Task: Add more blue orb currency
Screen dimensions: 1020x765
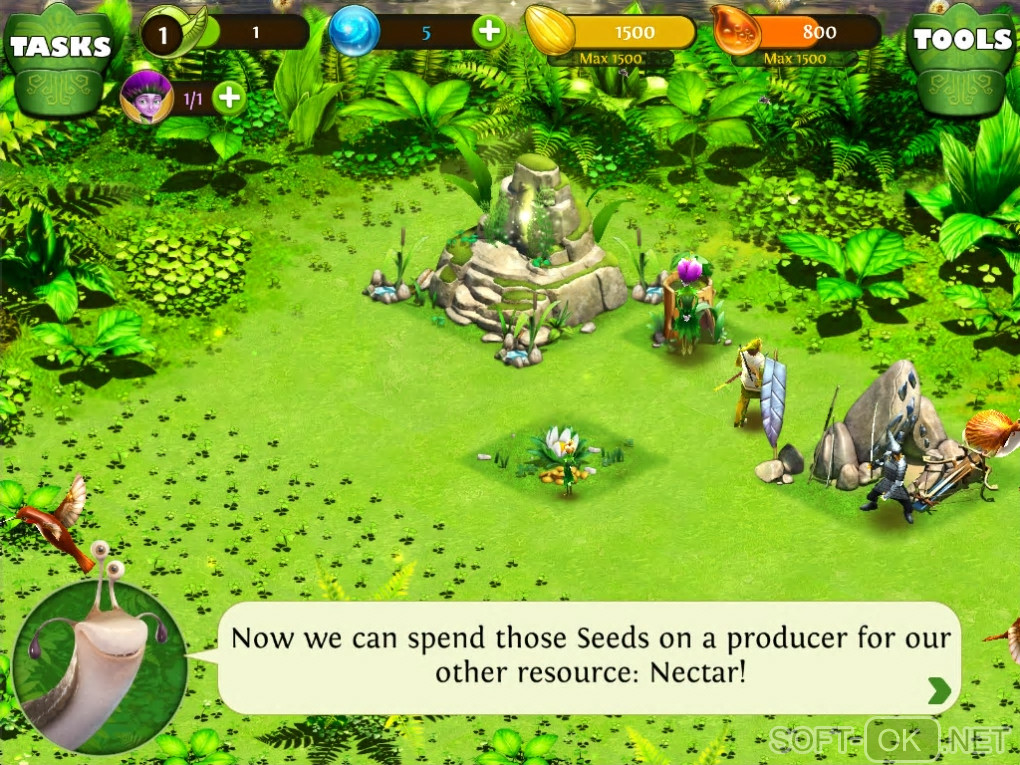Action: 489,32
